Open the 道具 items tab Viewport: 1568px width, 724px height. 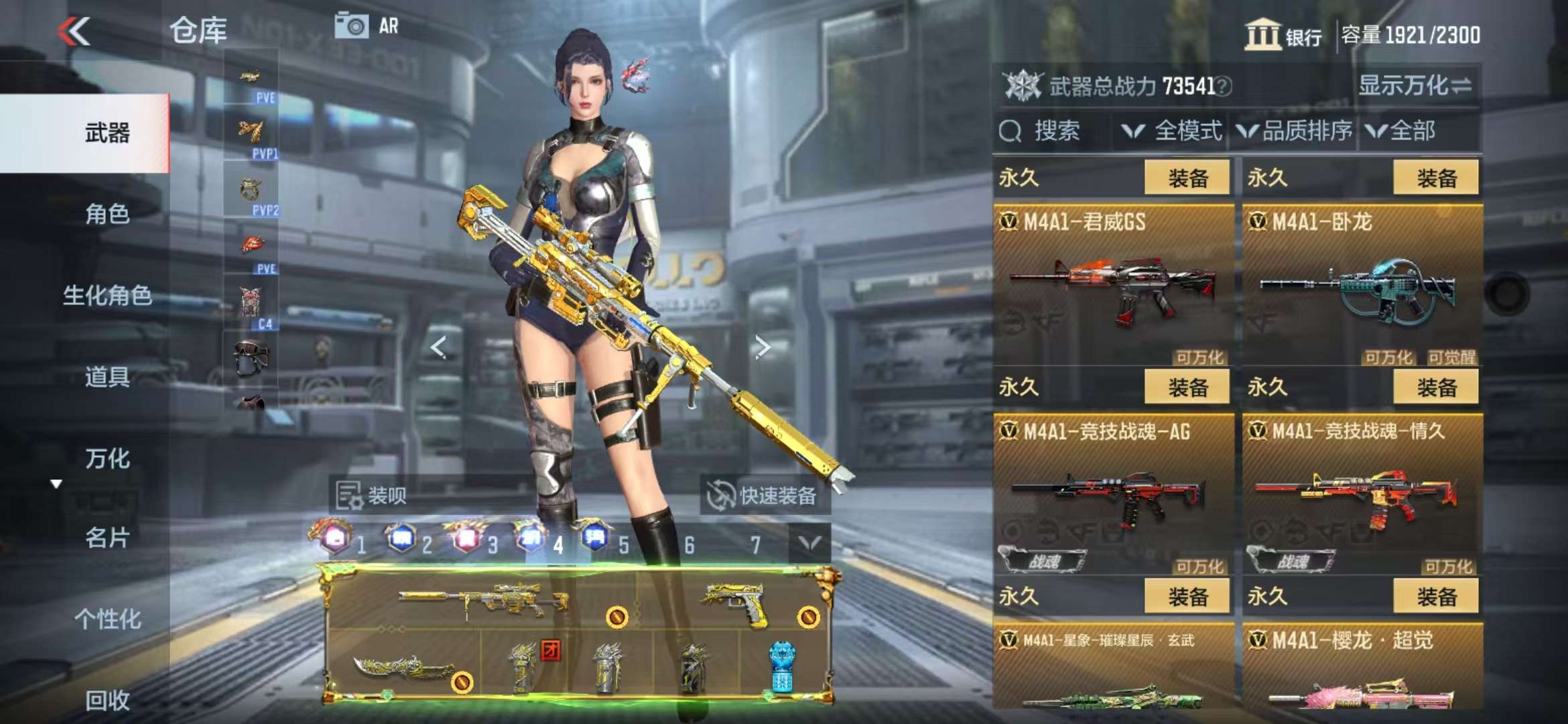pyautogui.click(x=107, y=377)
